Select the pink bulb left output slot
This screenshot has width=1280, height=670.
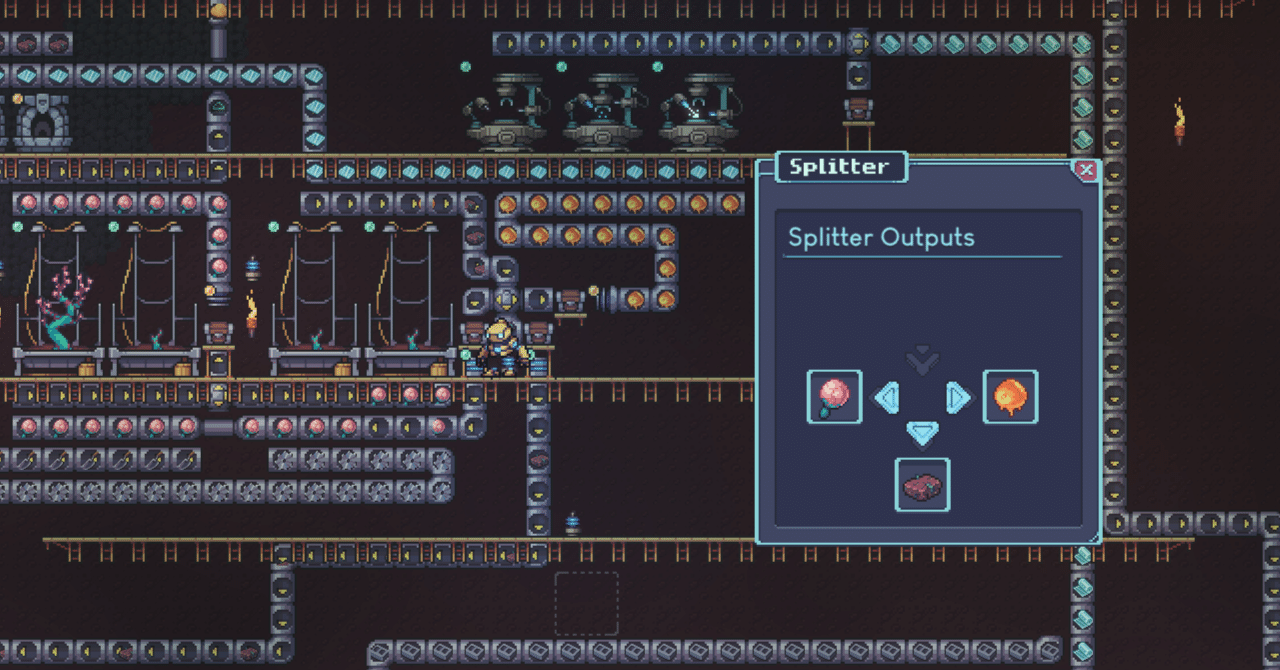click(835, 397)
